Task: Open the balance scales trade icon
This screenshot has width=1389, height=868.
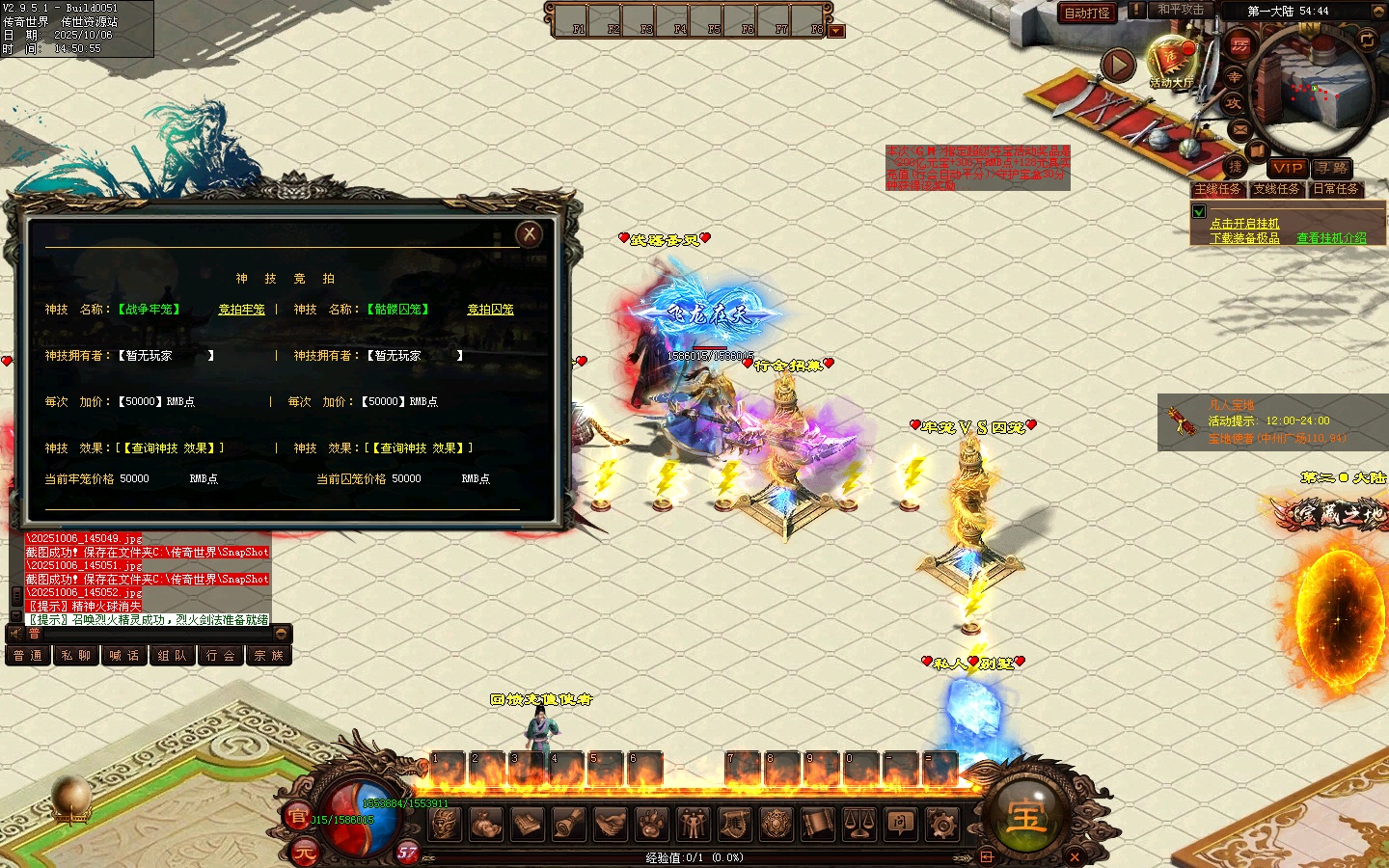Action: pyautogui.click(x=859, y=824)
